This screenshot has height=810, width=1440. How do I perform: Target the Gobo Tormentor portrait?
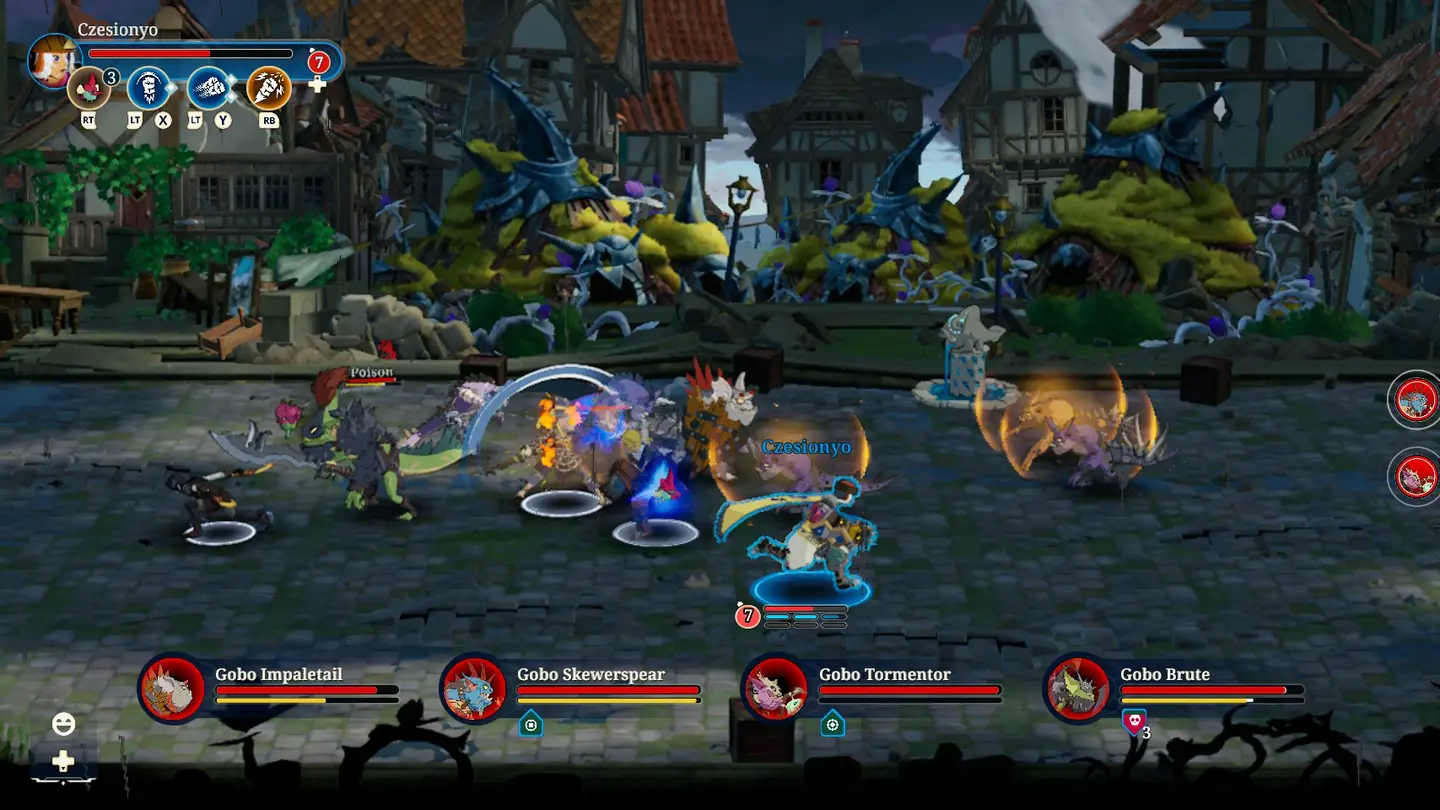(x=776, y=688)
